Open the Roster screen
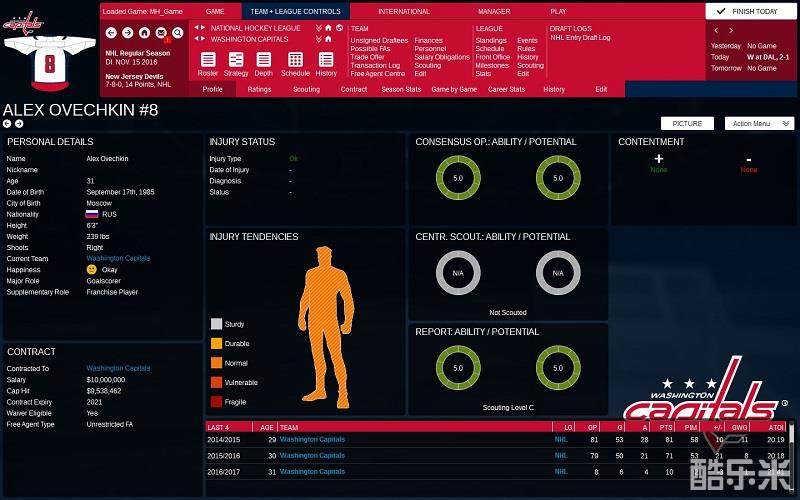Viewport: 800px width, 500px height. point(208,64)
